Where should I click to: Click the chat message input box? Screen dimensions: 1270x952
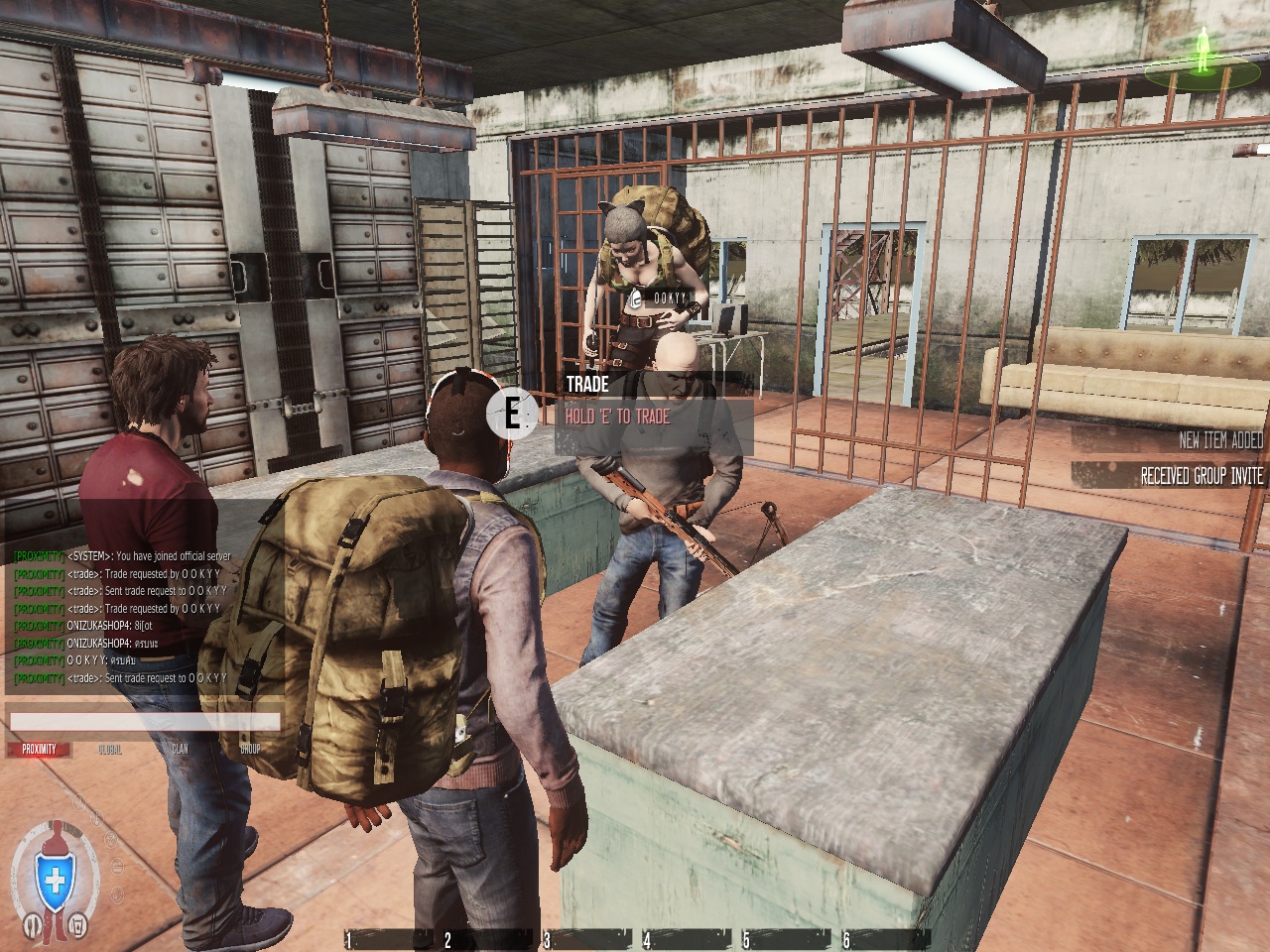pos(144,722)
